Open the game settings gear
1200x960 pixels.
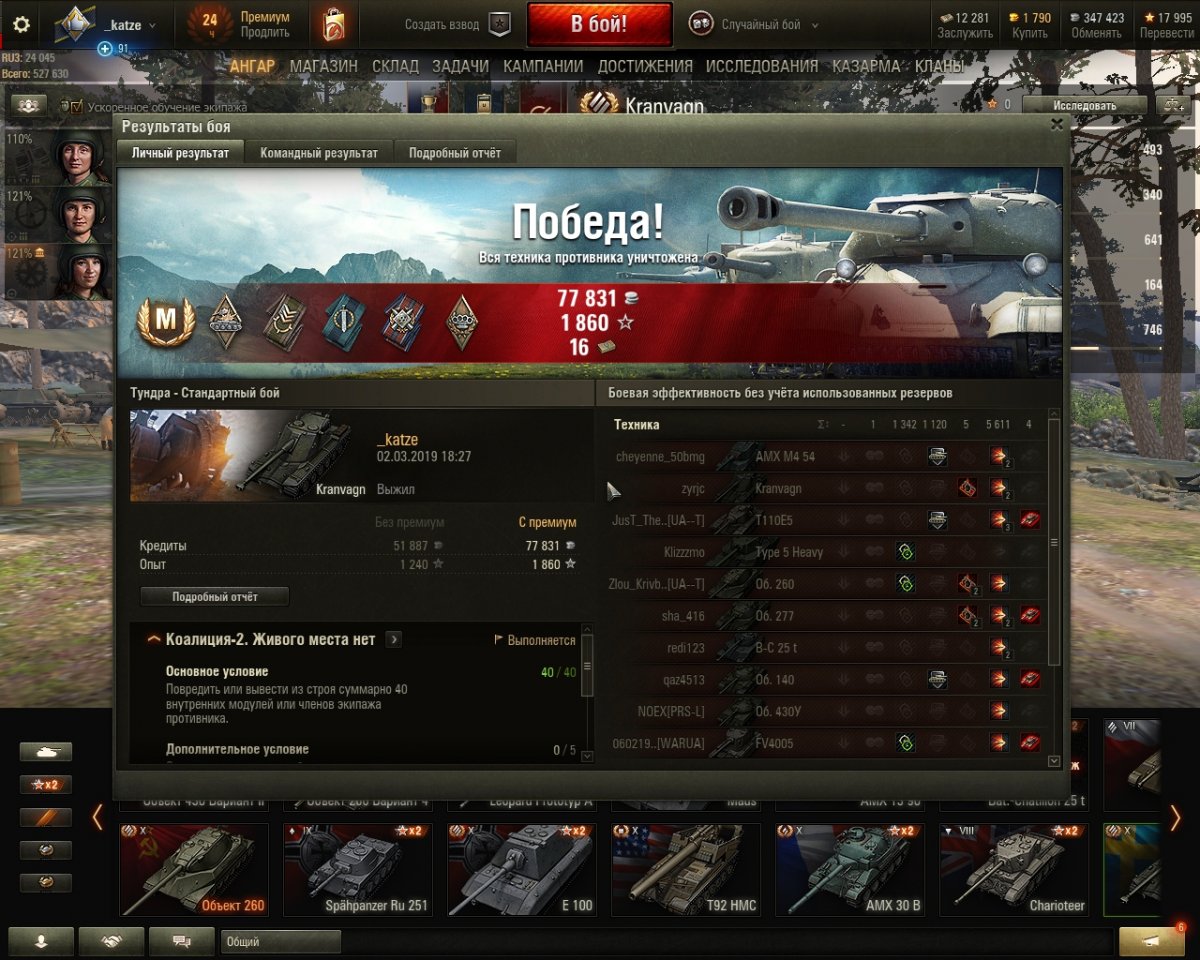(x=21, y=25)
